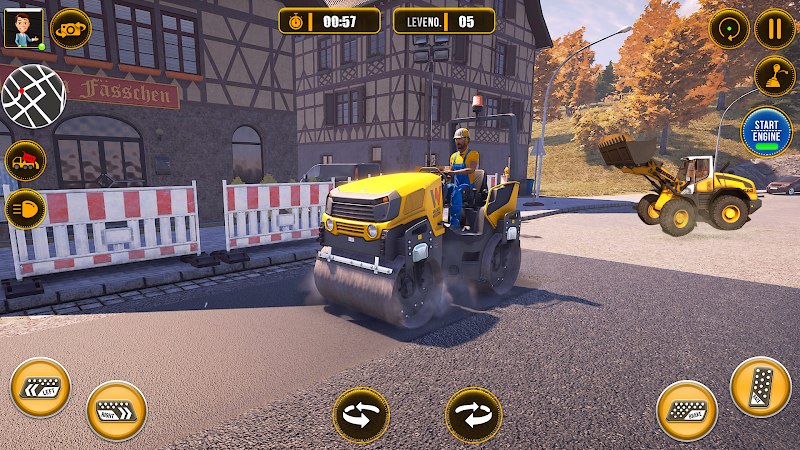This screenshot has height=450, width=800.
Task: Click the clockwise rotate arrows button
Action: tap(473, 414)
